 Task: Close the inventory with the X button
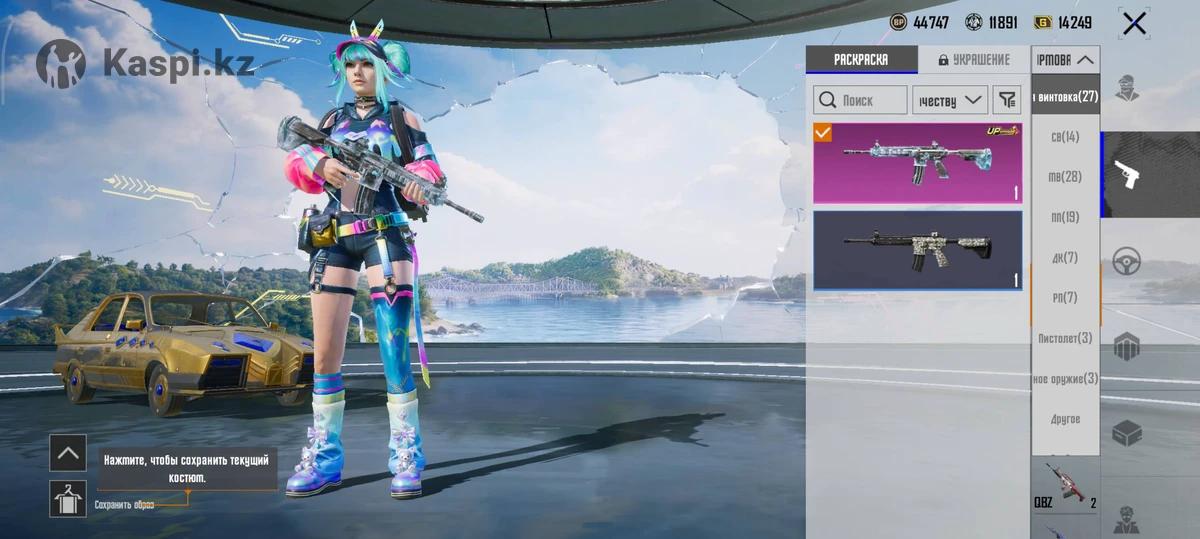tap(1134, 24)
